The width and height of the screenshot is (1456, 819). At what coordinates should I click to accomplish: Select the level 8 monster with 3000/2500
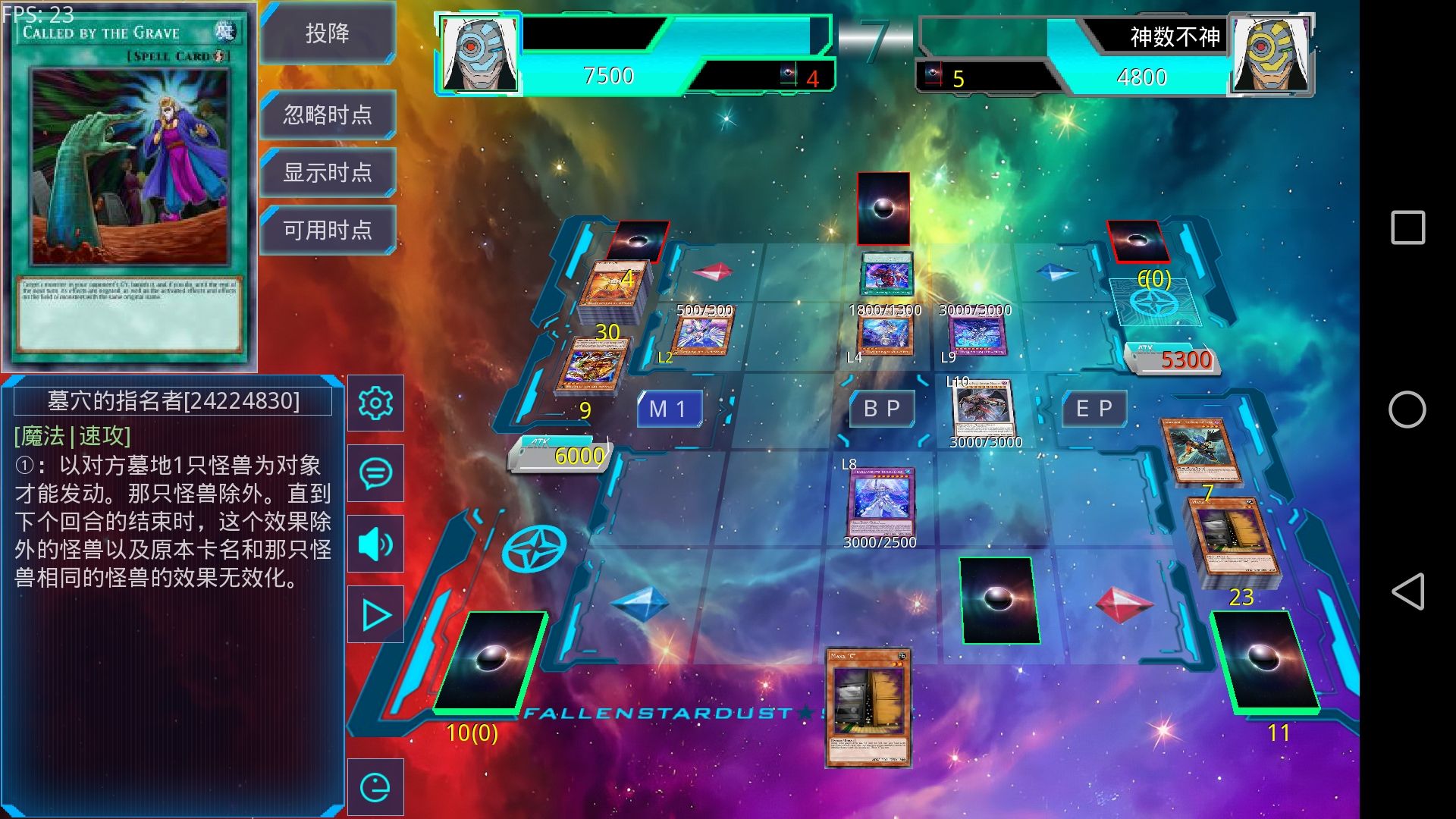pyautogui.click(x=881, y=500)
